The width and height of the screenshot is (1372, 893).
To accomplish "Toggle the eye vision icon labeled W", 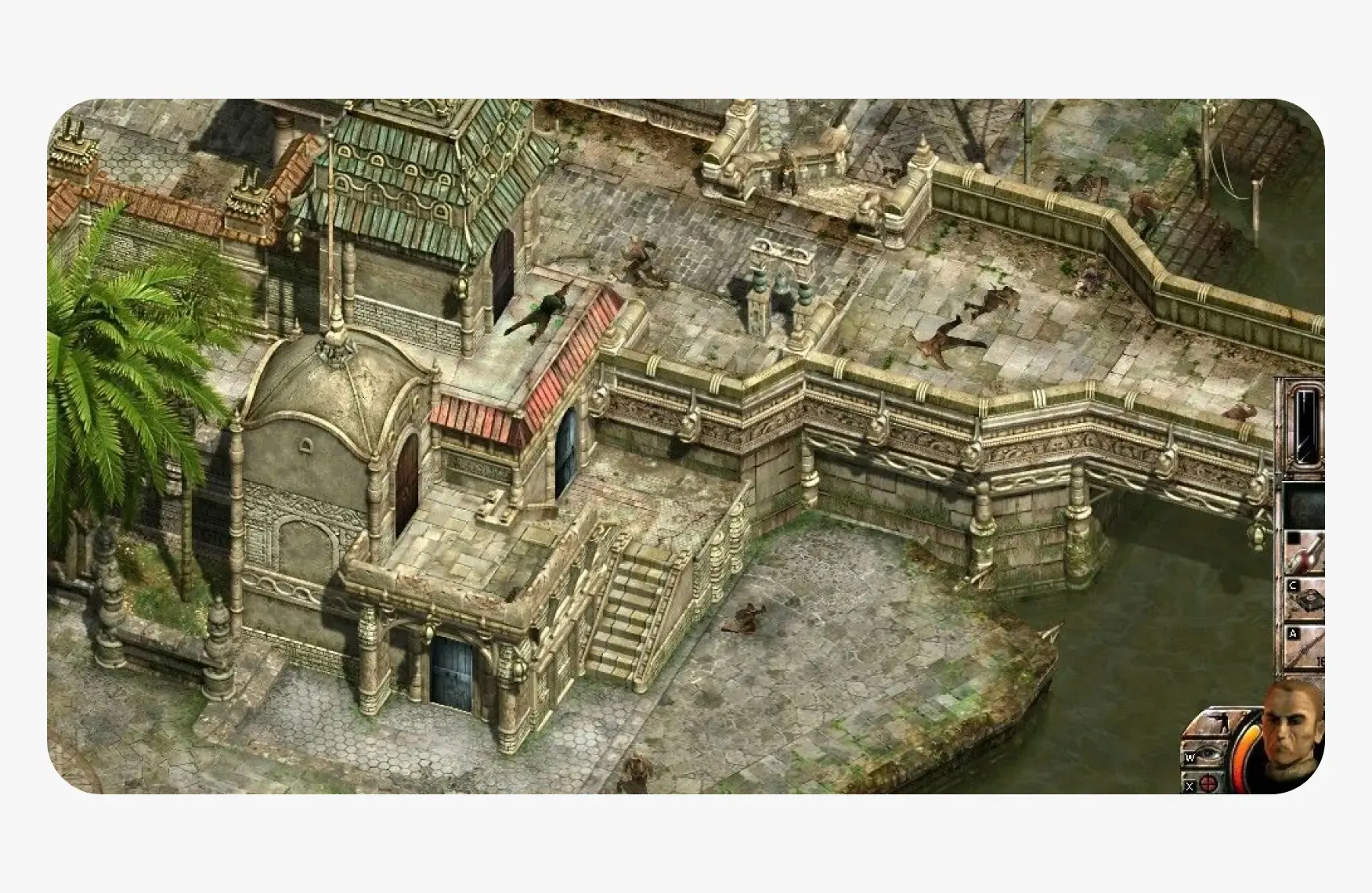I will point(1208,752).
